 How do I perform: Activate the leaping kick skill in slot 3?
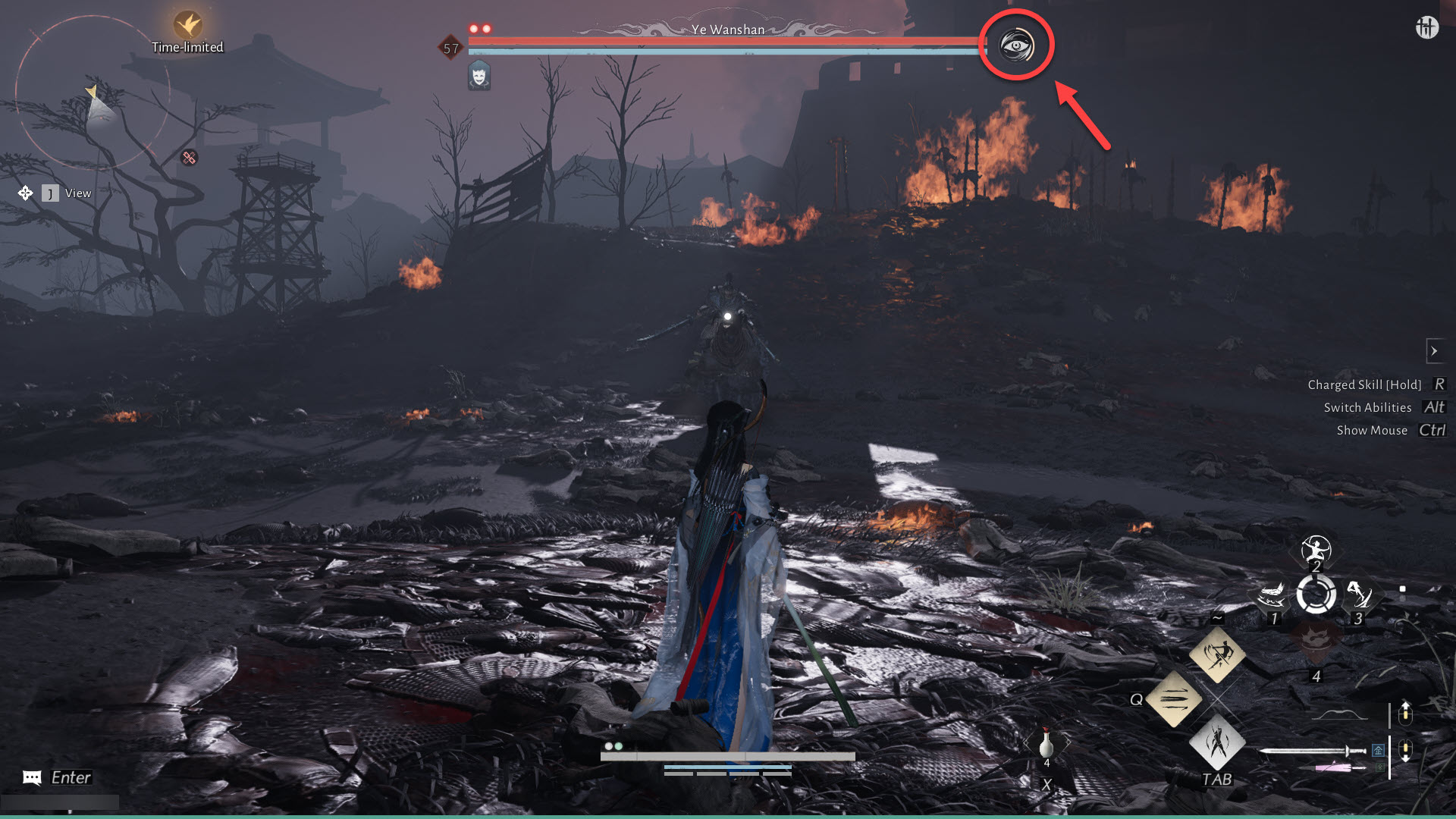point(1358,595)
